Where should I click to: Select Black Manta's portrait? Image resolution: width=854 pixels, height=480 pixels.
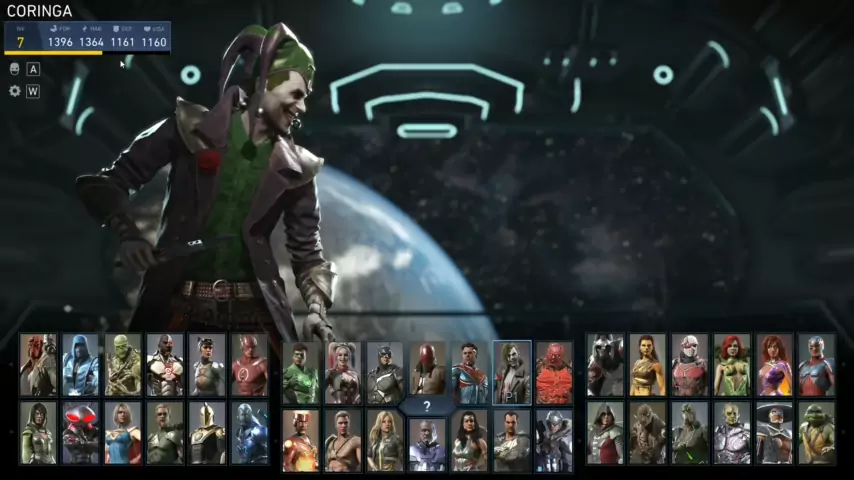point(80,433)
